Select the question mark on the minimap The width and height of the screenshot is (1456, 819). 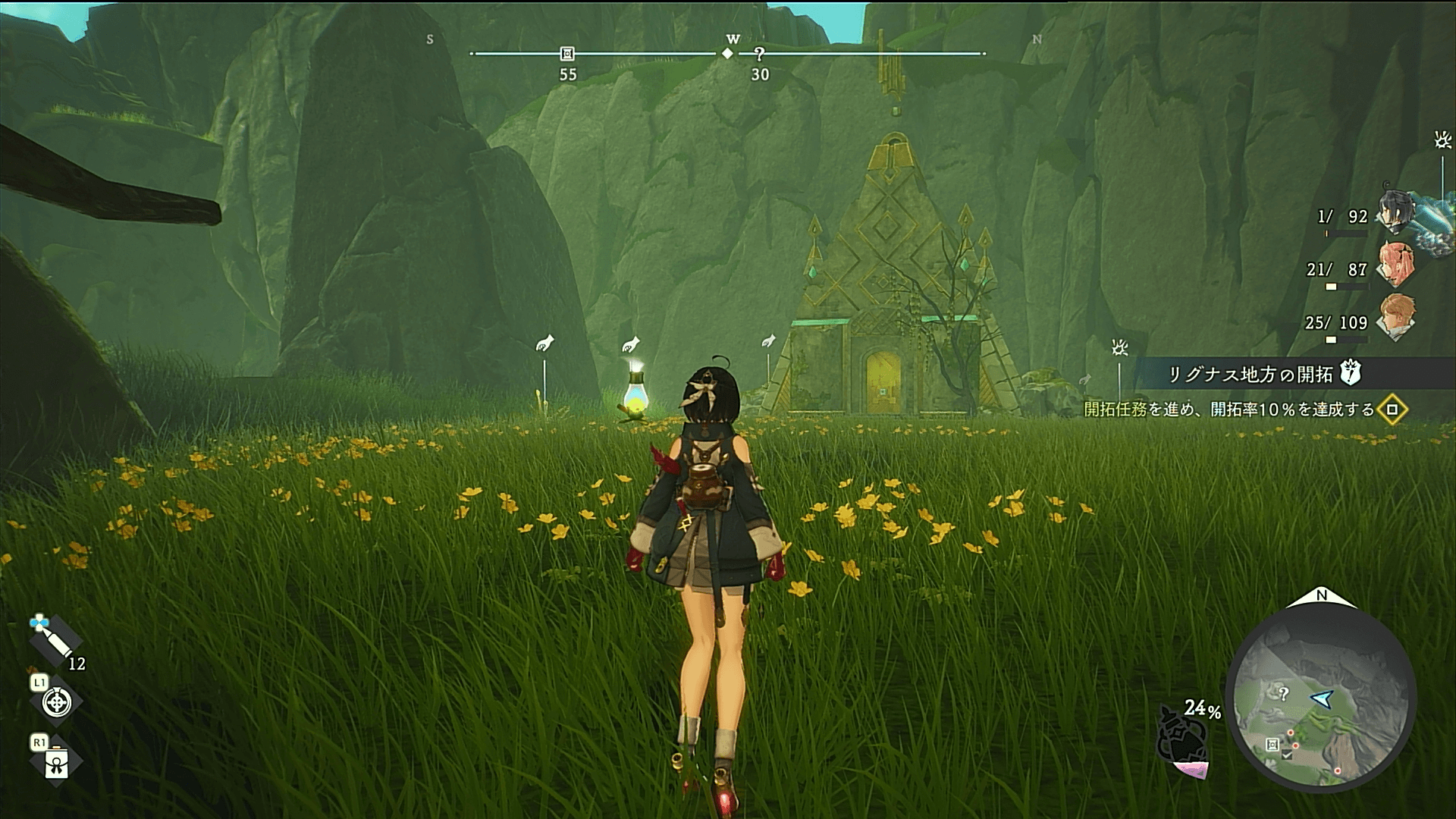(1283, 693)
